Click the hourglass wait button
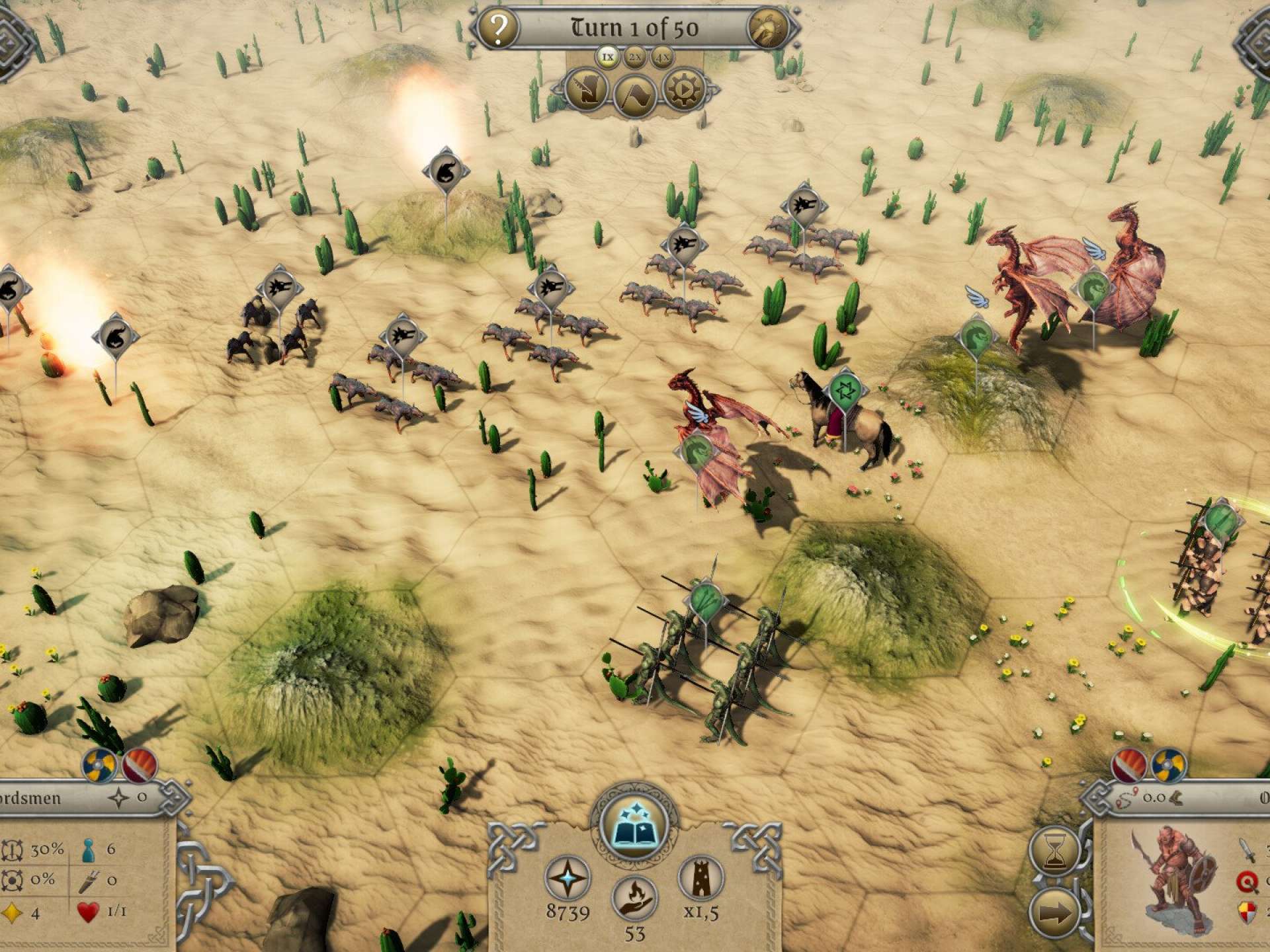This screenshot has width=1270, height=952. point(1054,850)
